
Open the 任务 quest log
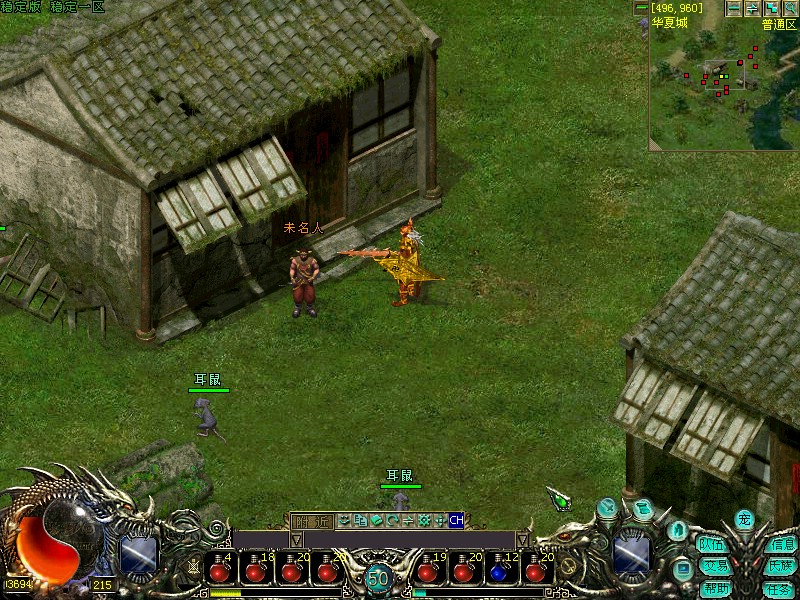coord(781,588)
